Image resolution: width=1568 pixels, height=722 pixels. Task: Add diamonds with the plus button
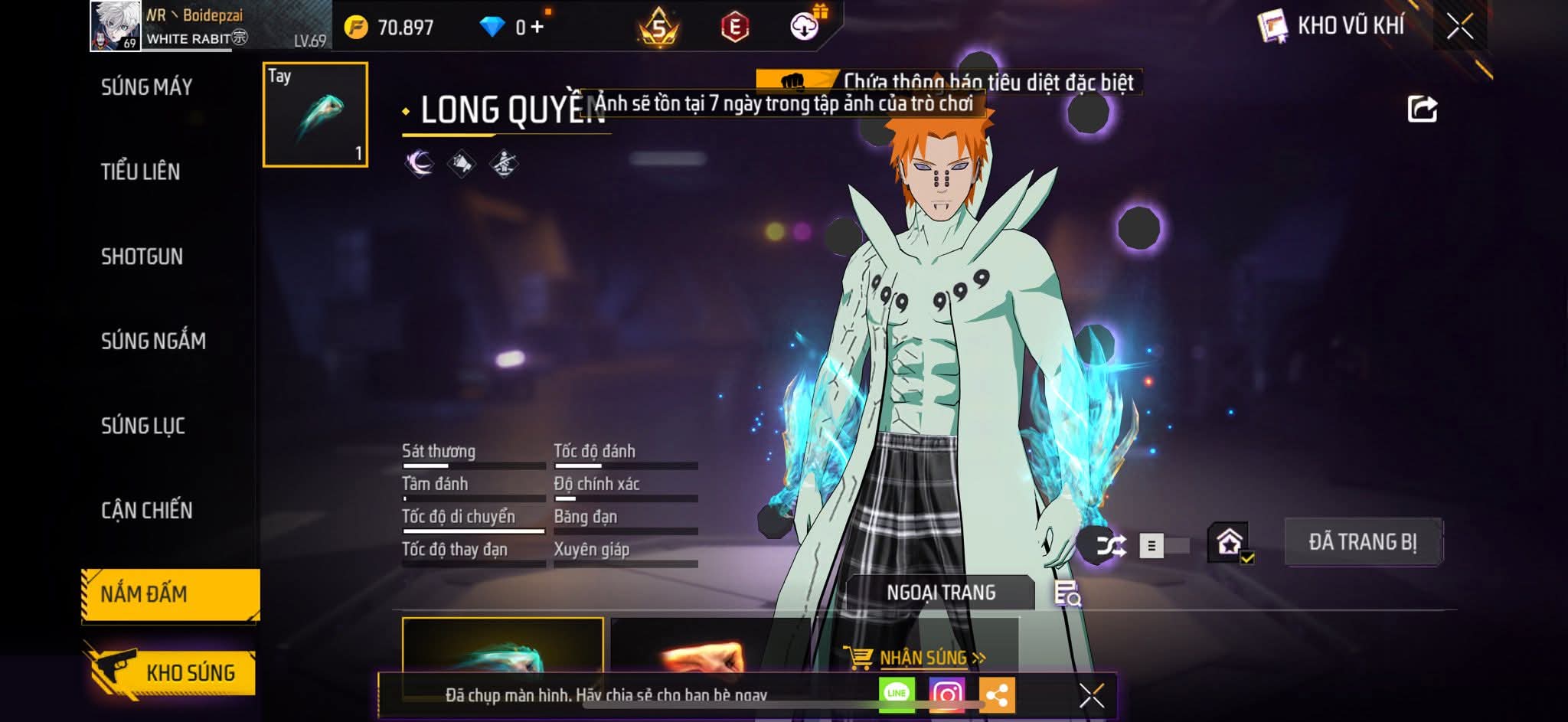537,28
